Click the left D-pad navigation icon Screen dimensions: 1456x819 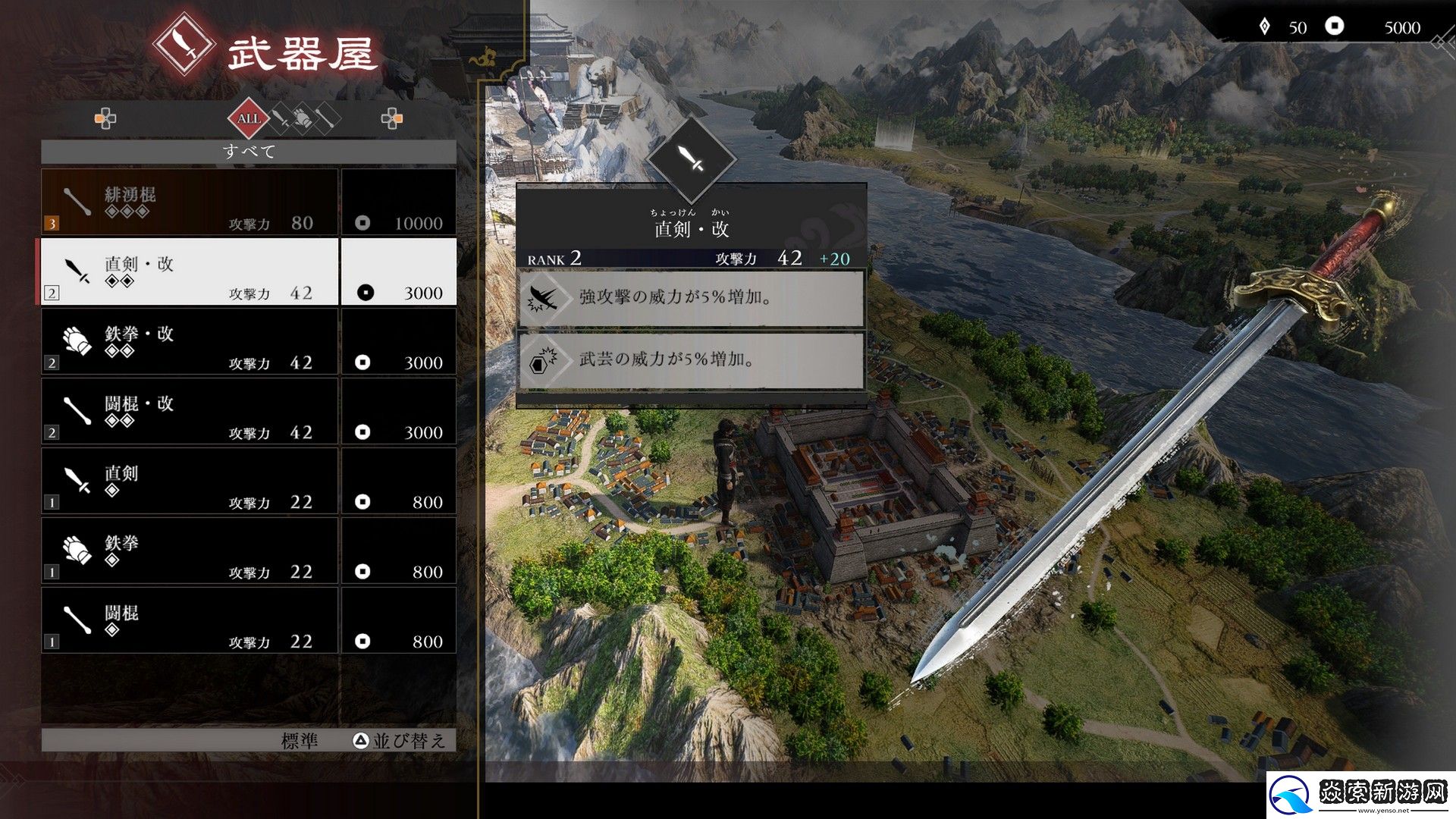click(x=105, y=118)
